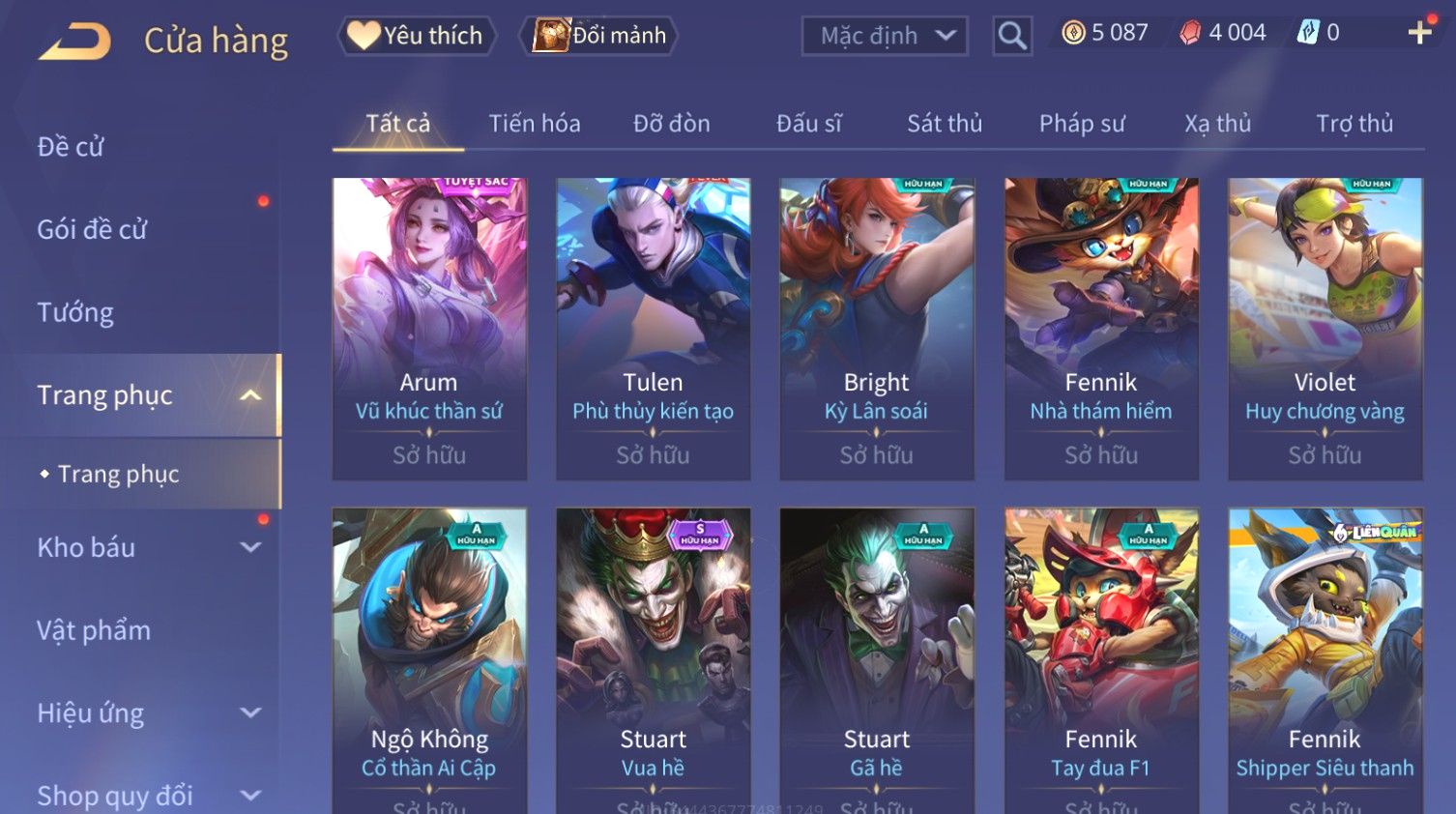Select the Đỡ đòn category tab
Screen dimensions: 1456x814
[x=671, y=124]
